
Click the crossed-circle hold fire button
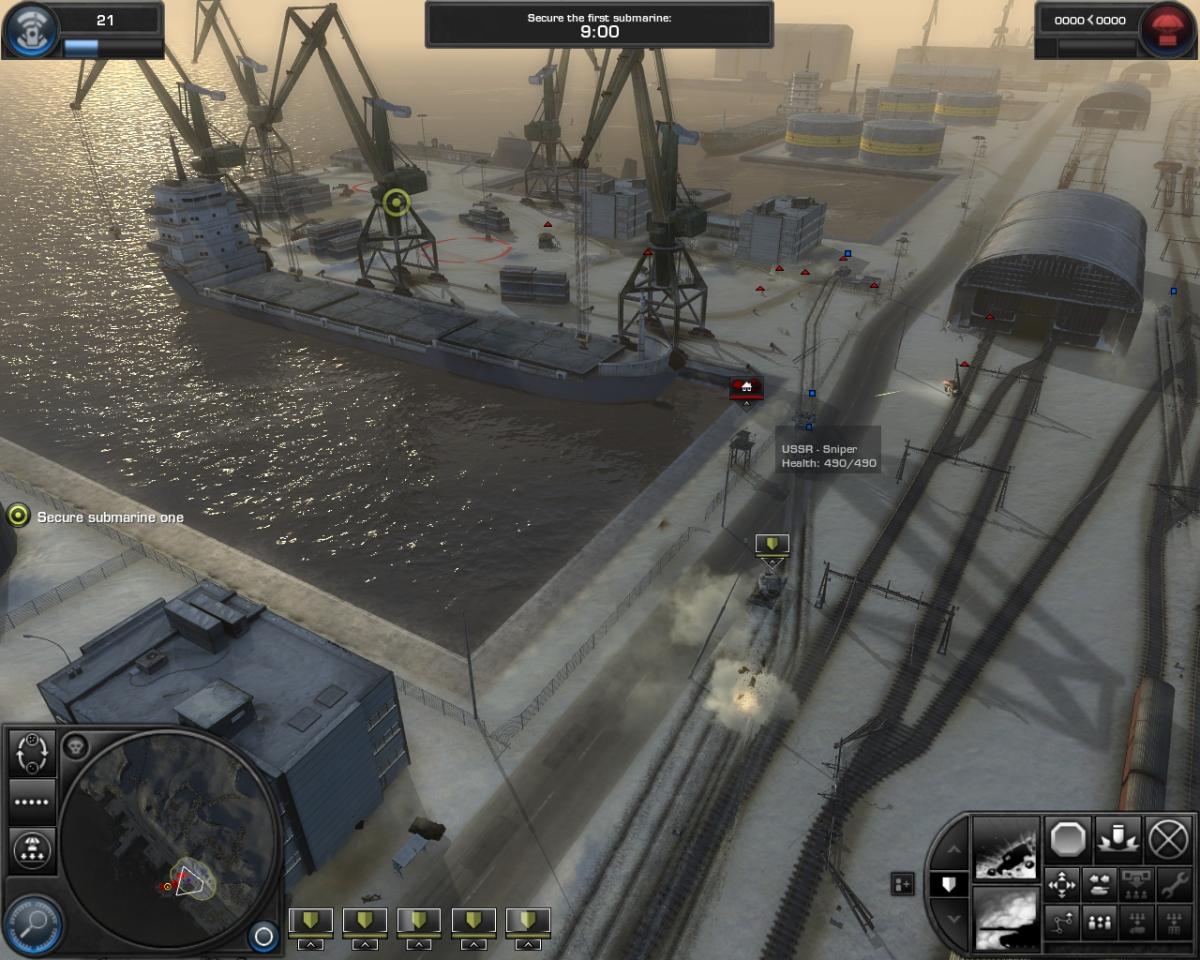[1167, 837]
